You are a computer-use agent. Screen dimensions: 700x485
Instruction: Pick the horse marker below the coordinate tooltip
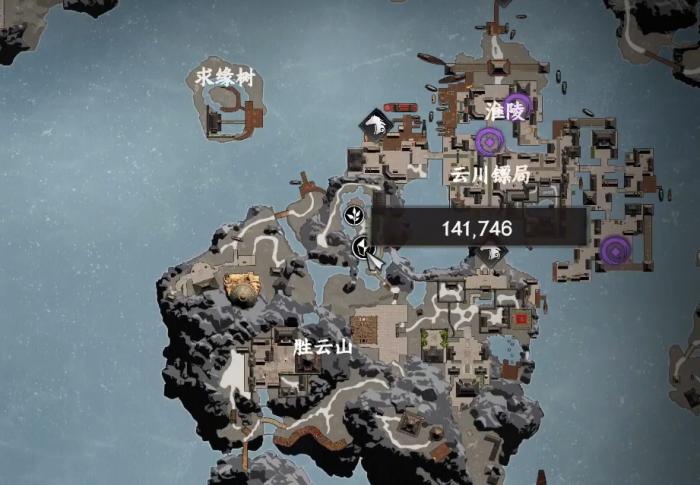(x=490, y=255)
